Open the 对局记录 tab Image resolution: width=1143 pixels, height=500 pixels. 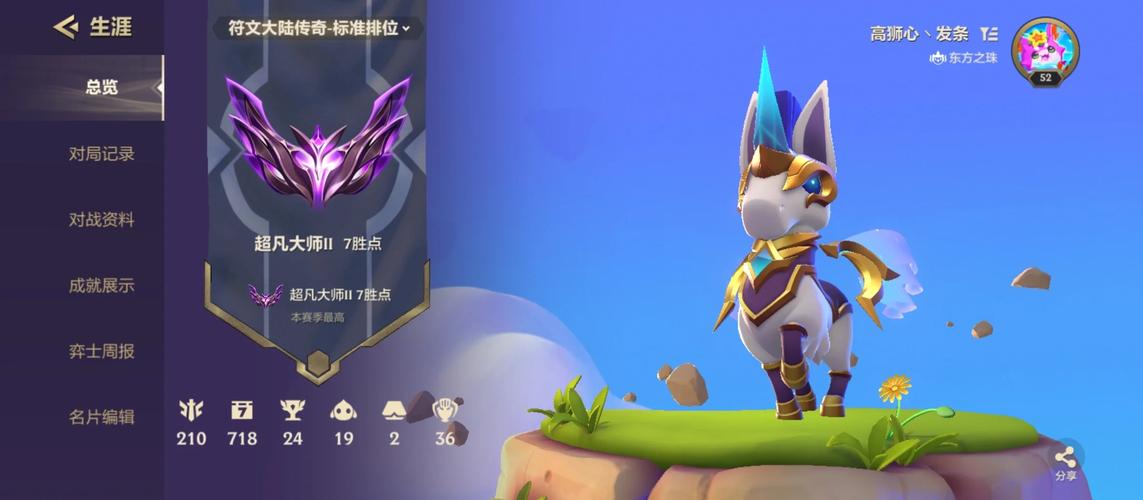[x=101, y=154]
